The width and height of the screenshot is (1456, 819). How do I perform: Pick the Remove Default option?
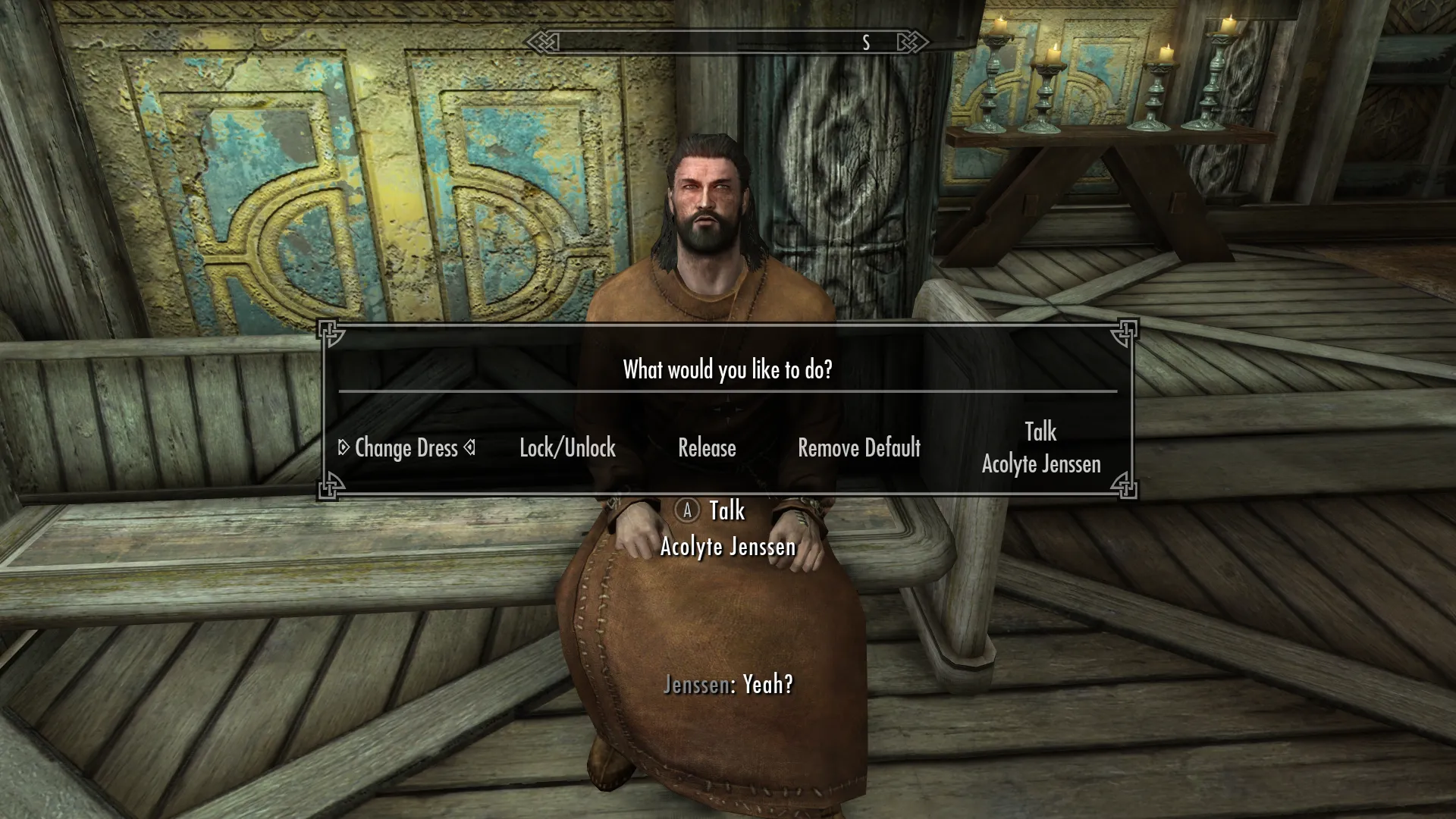859,448
